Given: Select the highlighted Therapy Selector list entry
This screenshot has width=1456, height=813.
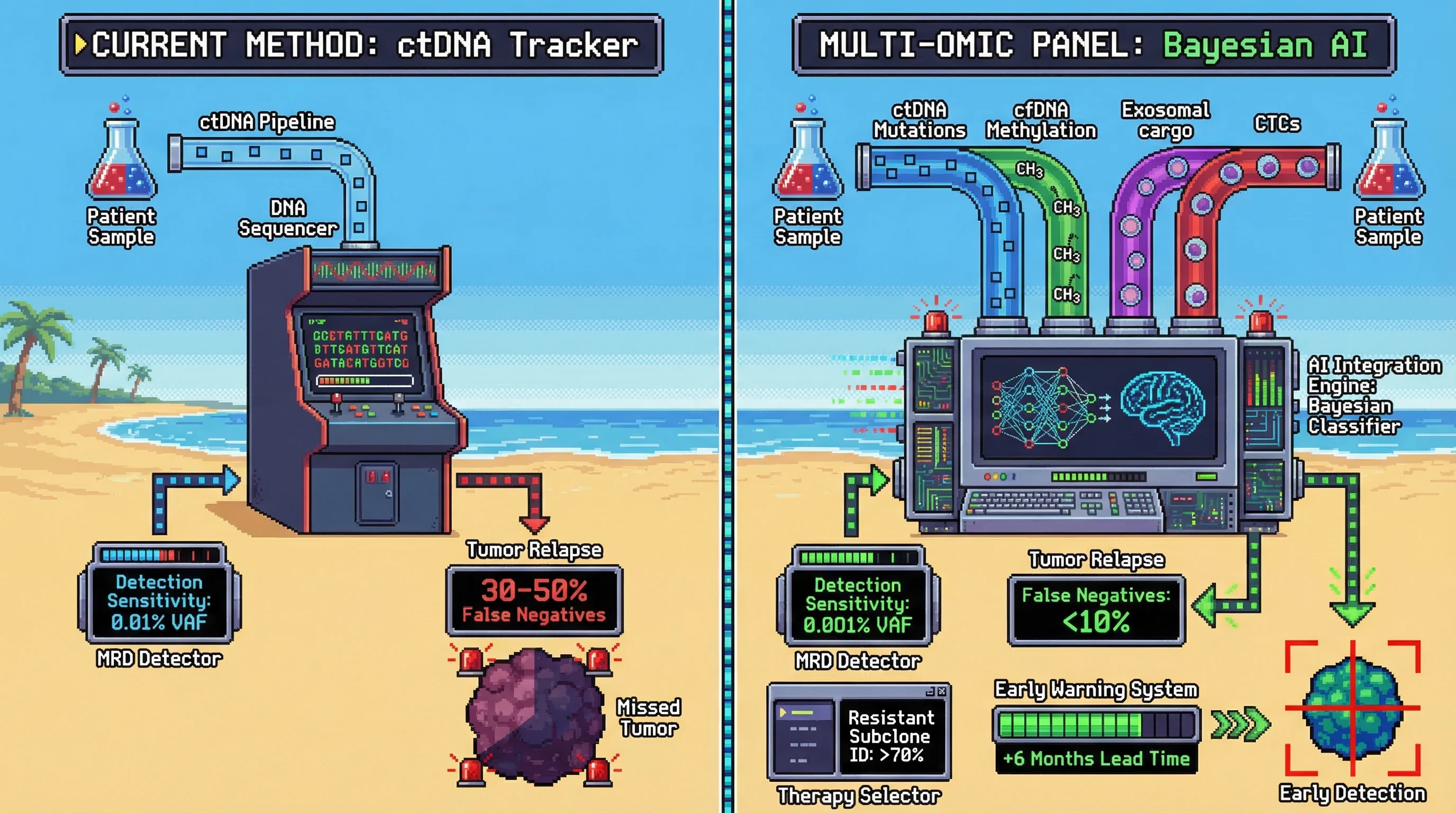Looking at the screenshot, I should 803,712.
